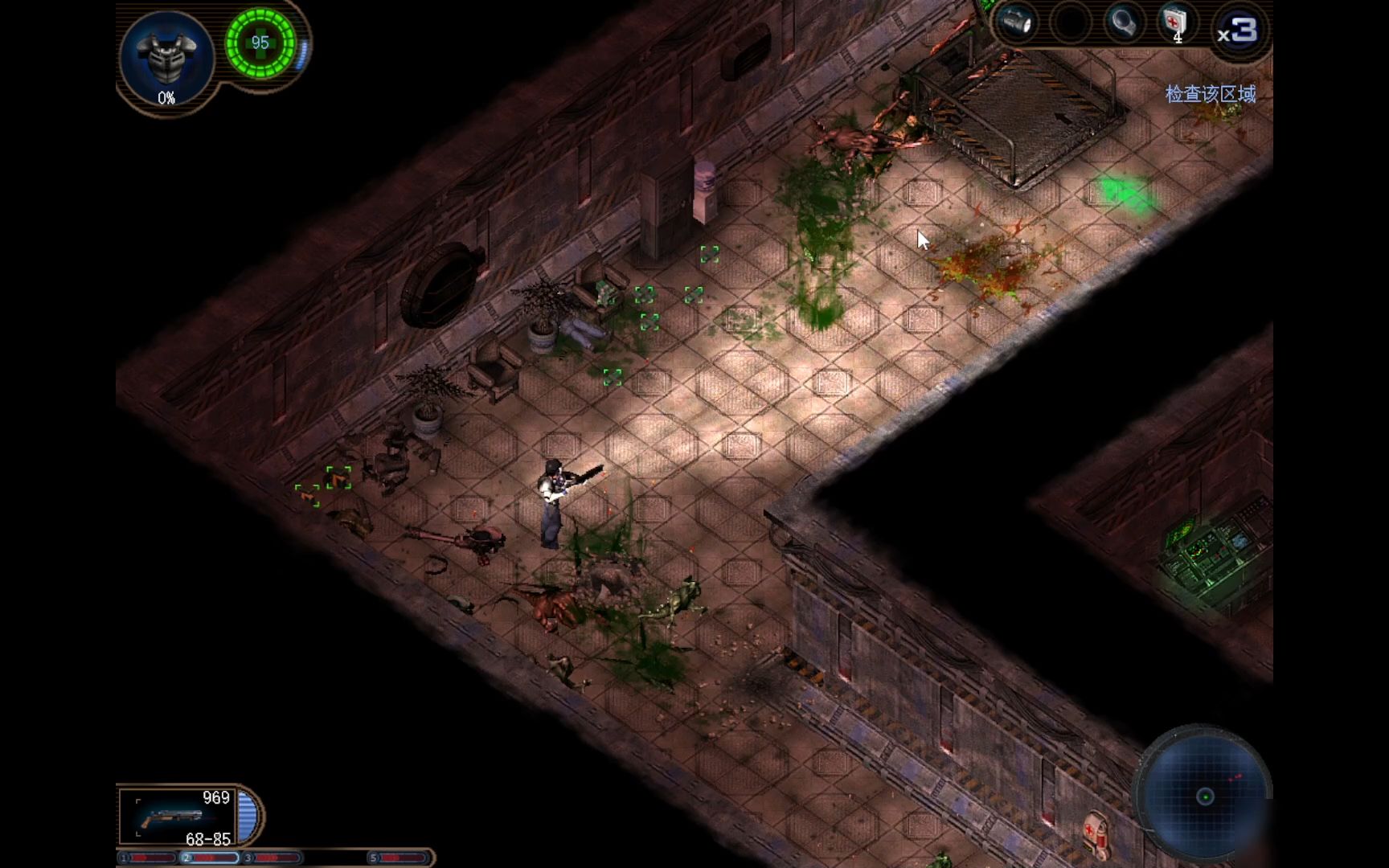Use the medkit with 4 remaining
The height and width of the screenshot is (868, 1389).
click(x=1175, y=23)
